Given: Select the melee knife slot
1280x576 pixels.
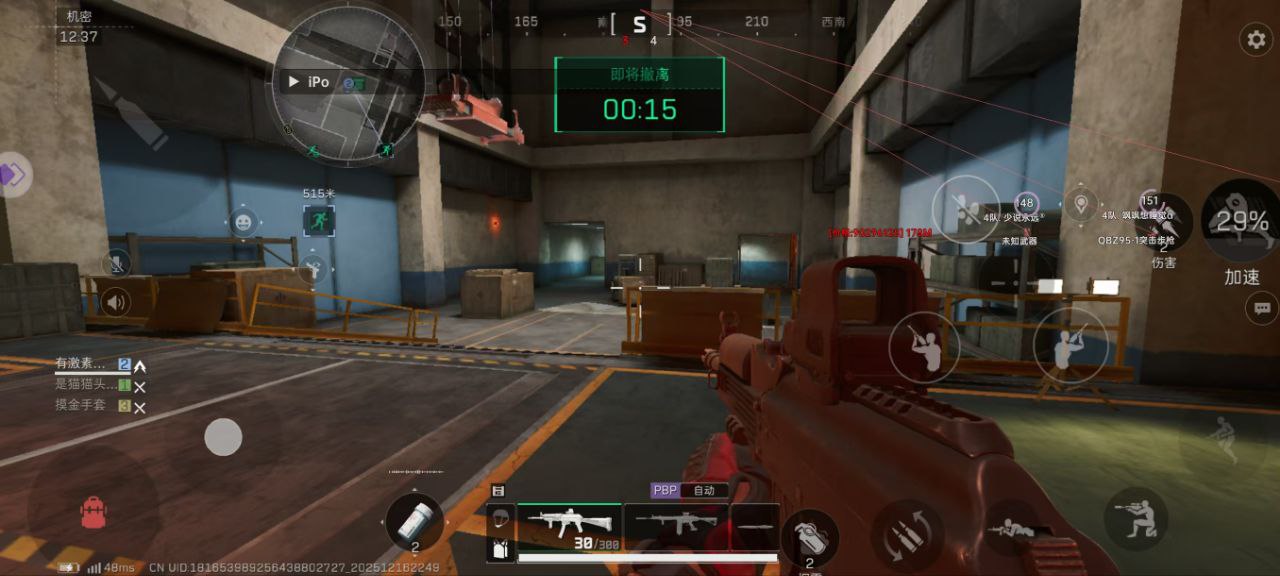Looking at the screenshot, I should click(754, 523).
